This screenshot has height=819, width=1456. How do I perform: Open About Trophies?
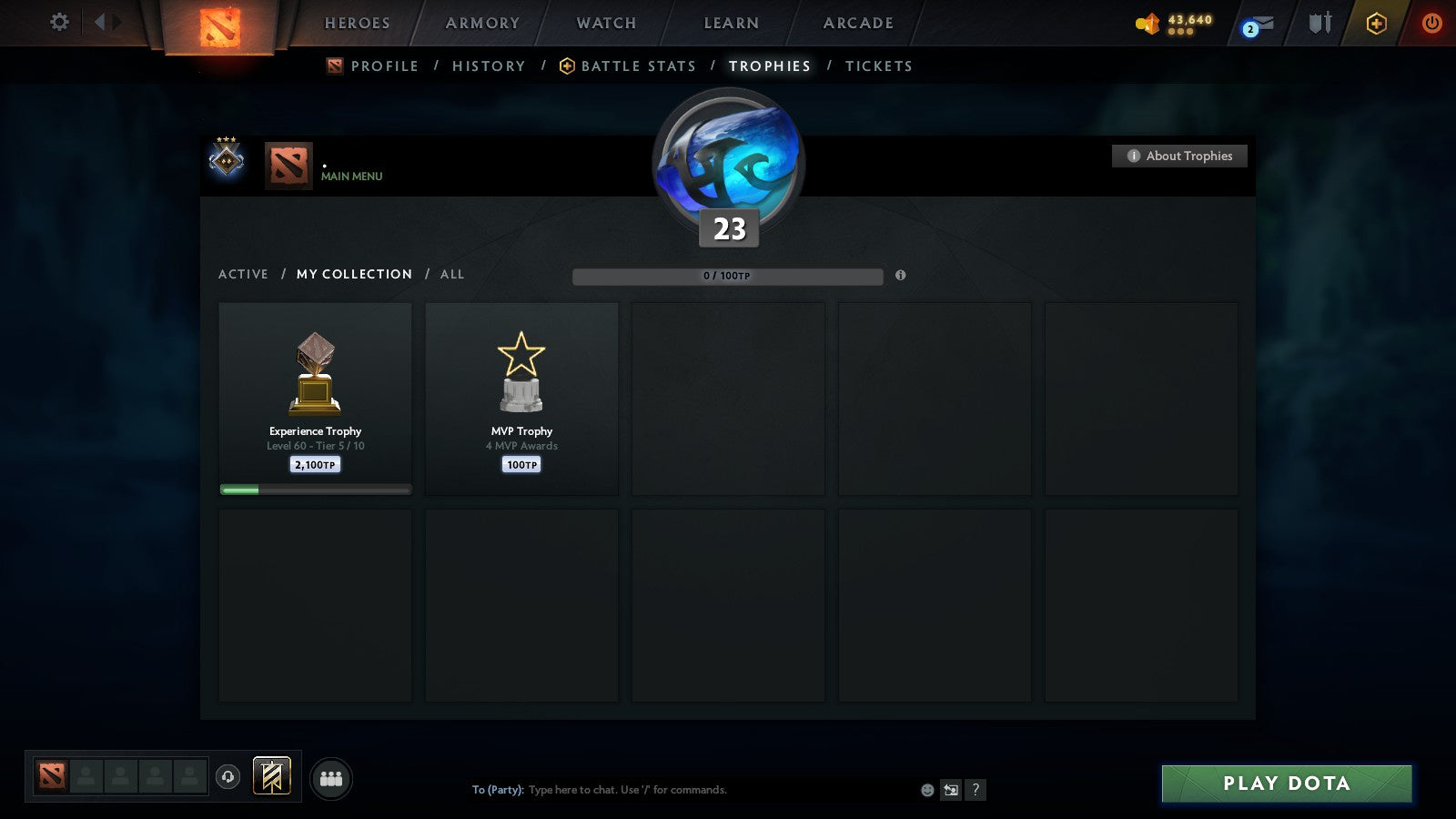(x=1179, y=156)
